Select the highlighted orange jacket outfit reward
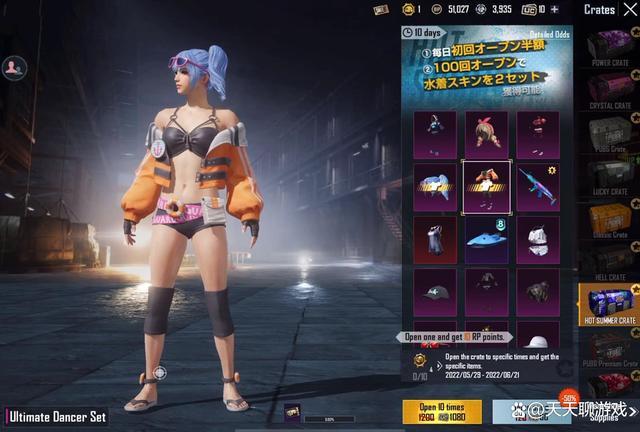Viewport: 640px width, 432px height. (x=487, y=185)
